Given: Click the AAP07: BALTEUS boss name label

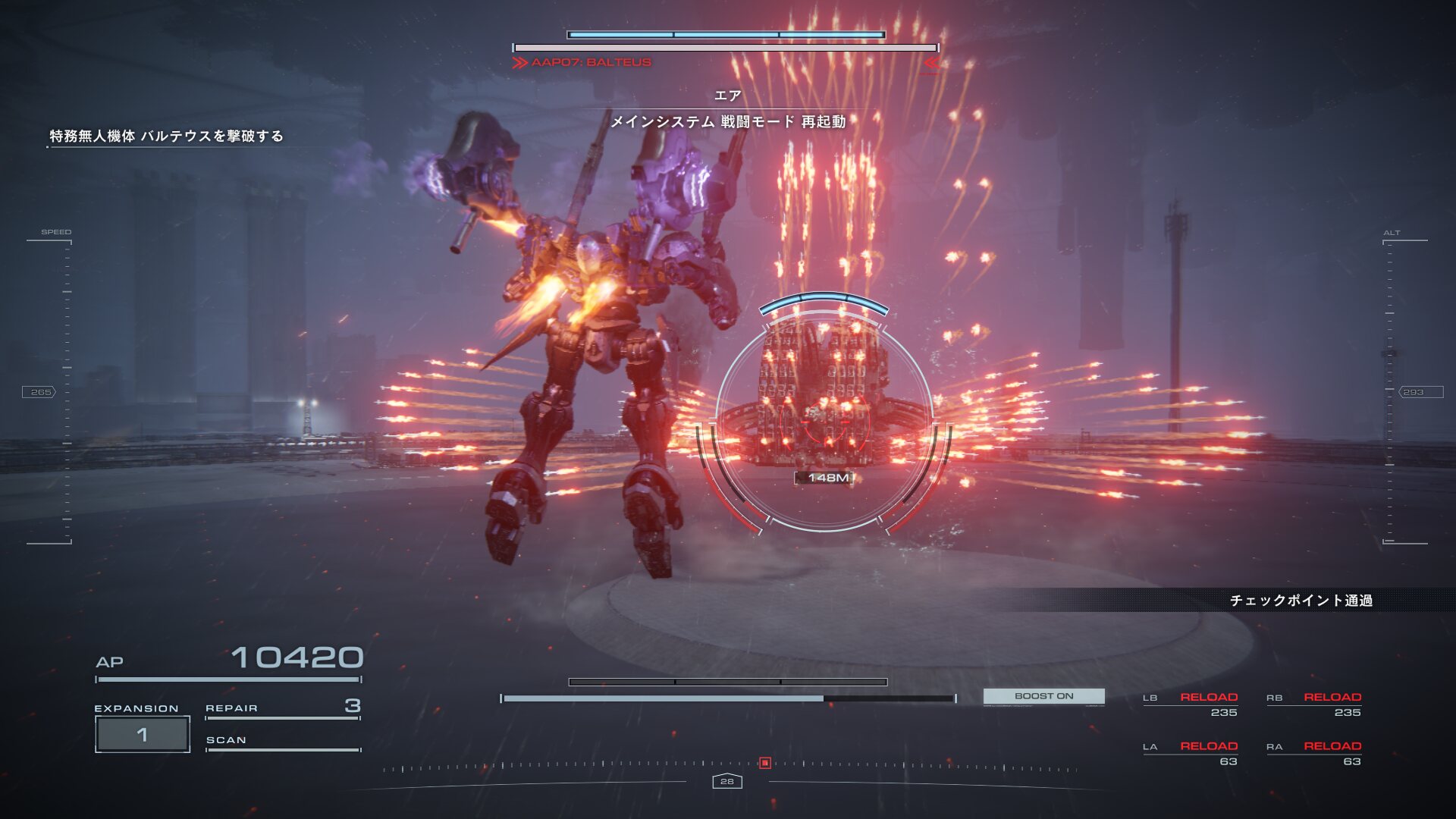Looking at the screenshot, I should (x=591, y=62).
